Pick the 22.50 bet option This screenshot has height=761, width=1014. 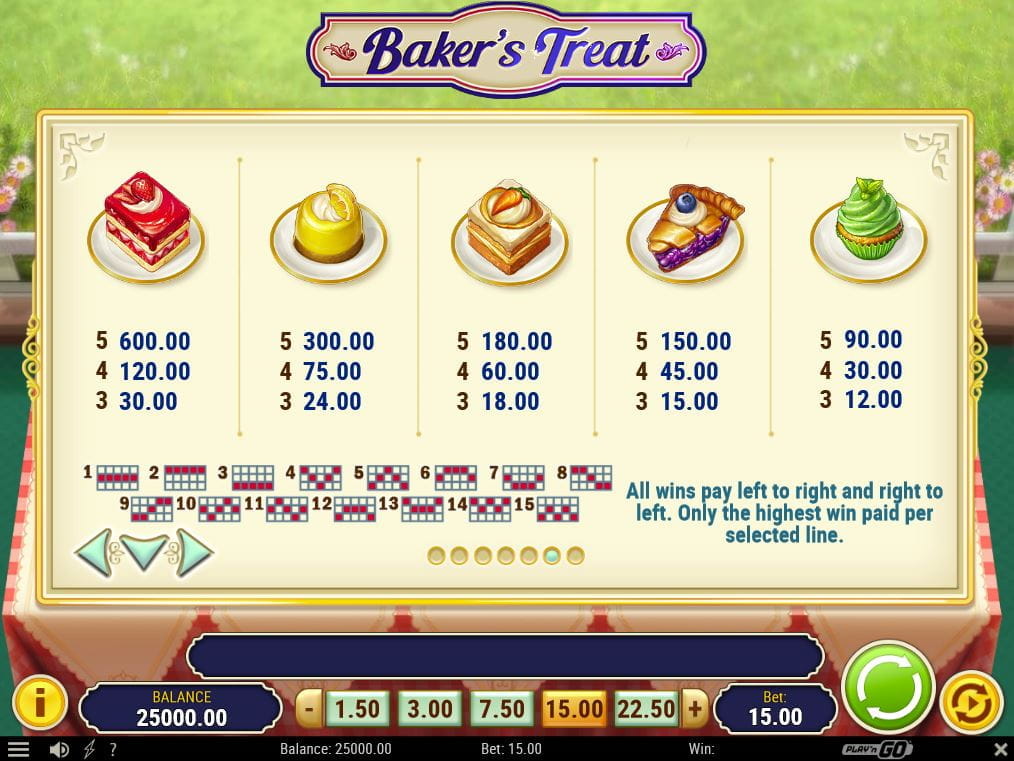point(646,709)
